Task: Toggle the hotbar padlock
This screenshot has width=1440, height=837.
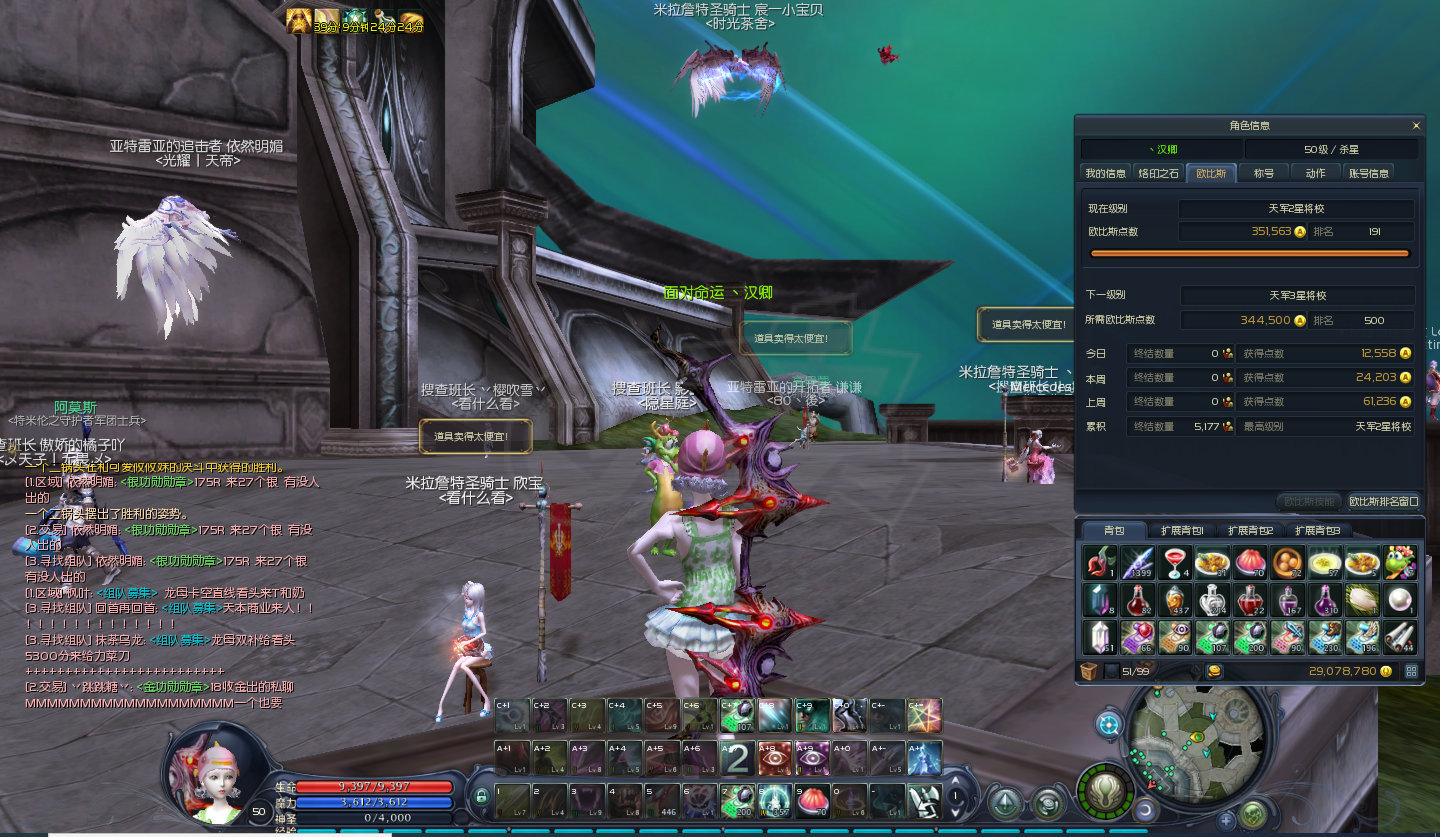Action: [481, 797]
